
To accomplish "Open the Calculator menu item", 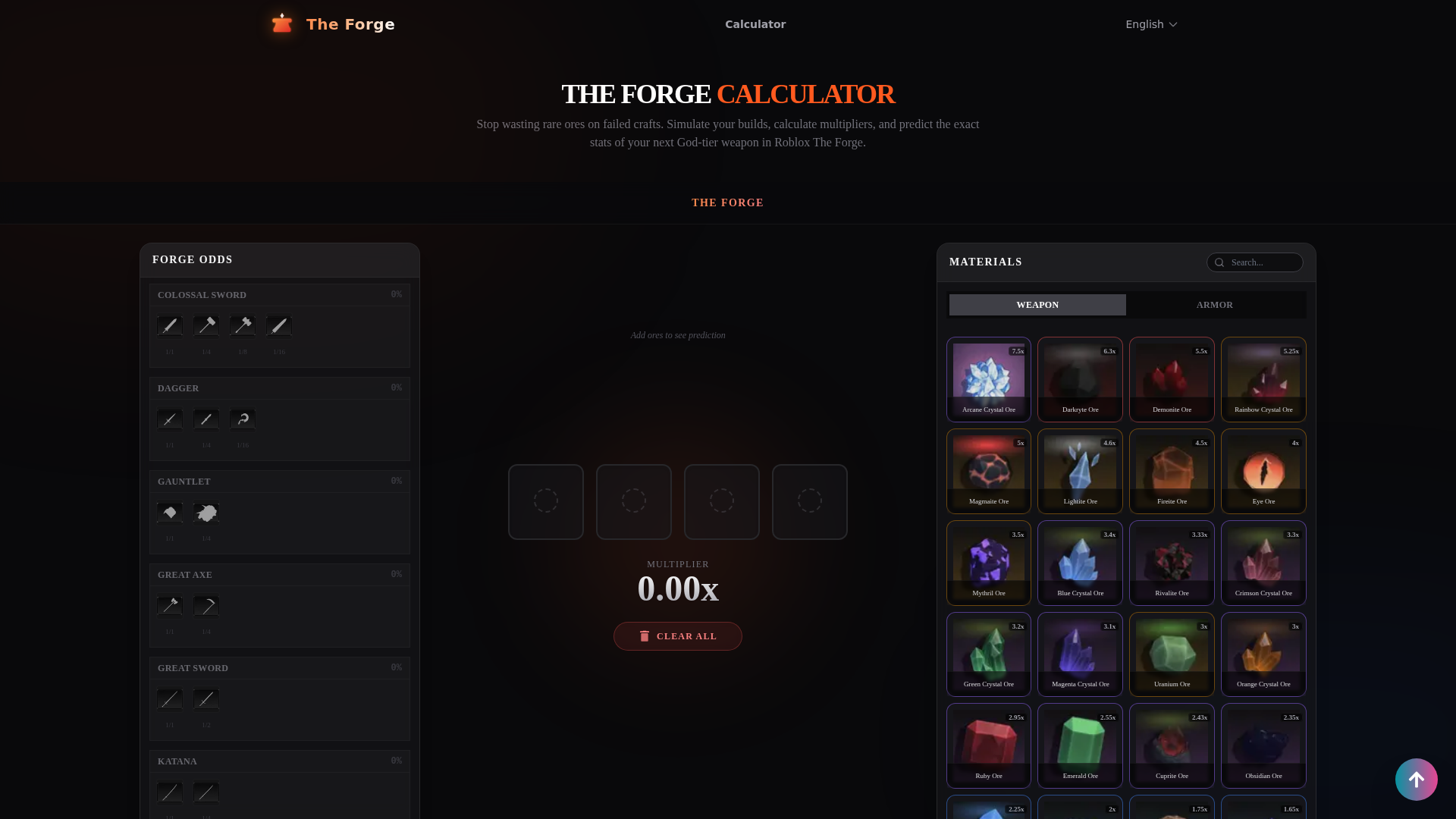I will (x=755, y=24).
